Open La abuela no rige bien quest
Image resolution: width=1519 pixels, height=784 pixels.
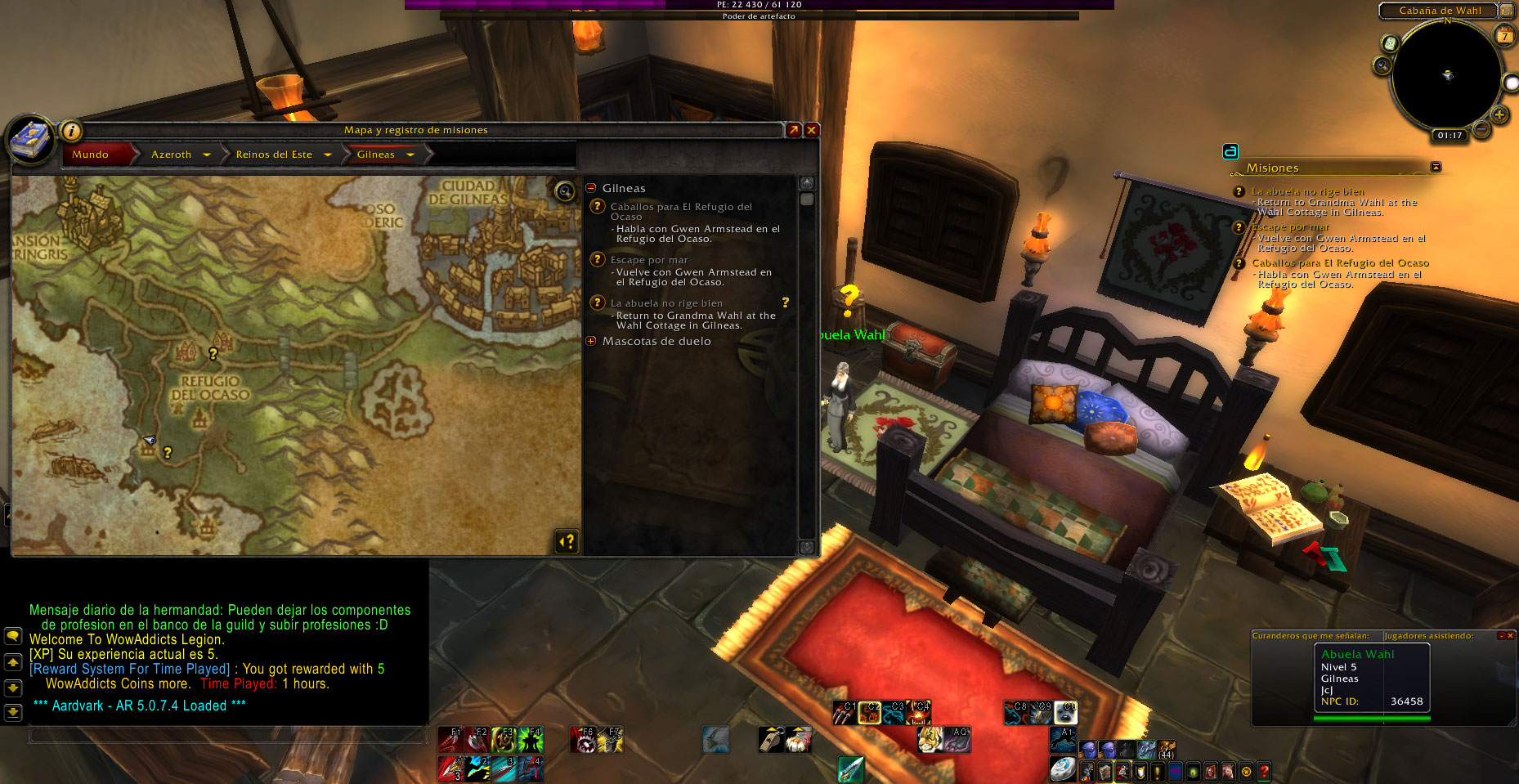pos(666,303)
